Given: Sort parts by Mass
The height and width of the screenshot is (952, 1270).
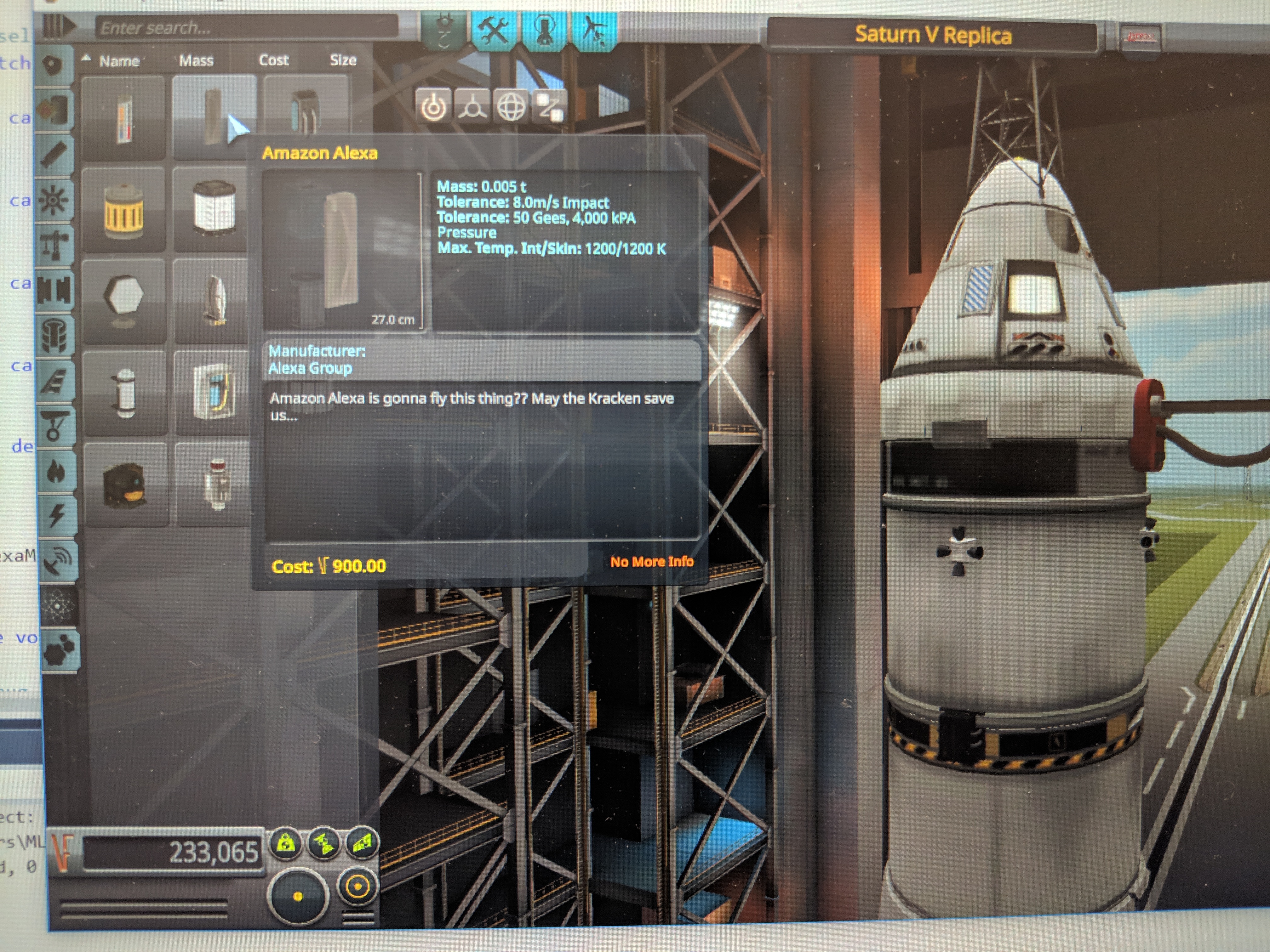Looking at the screenshot, I should (196, 61).
